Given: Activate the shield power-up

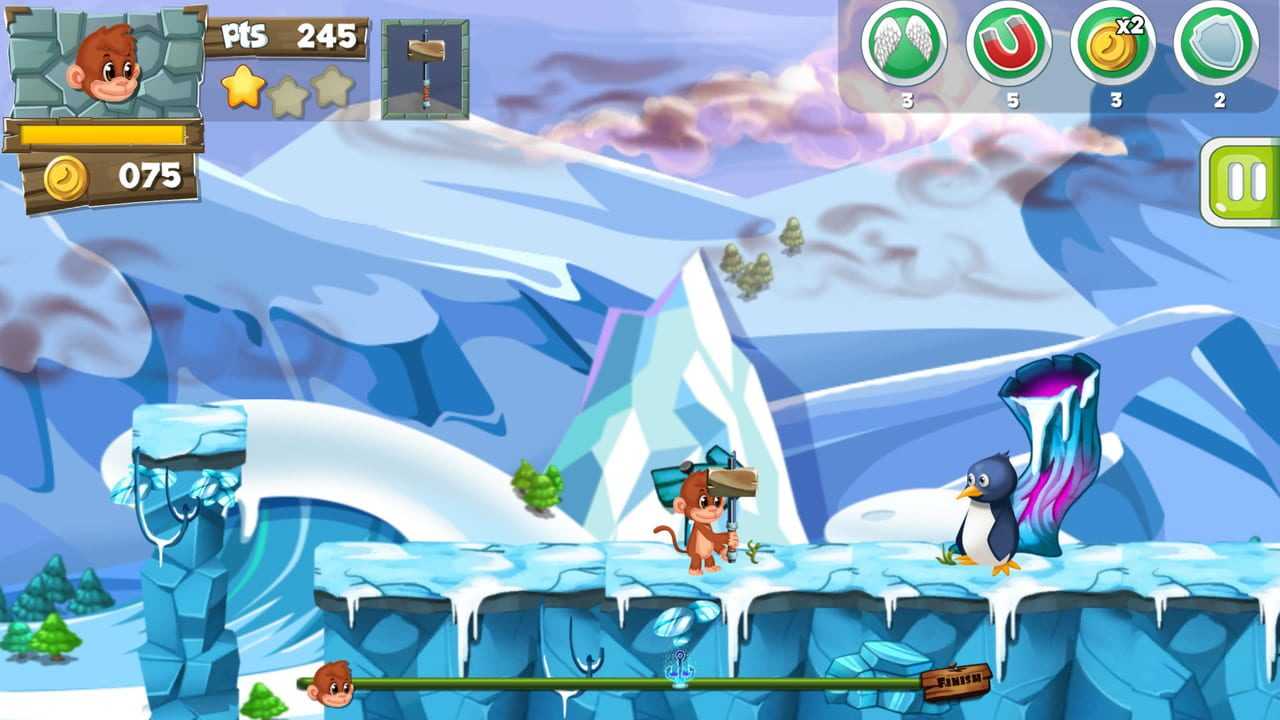Looking at the screenshot, I should click(x=1216, y=44).
